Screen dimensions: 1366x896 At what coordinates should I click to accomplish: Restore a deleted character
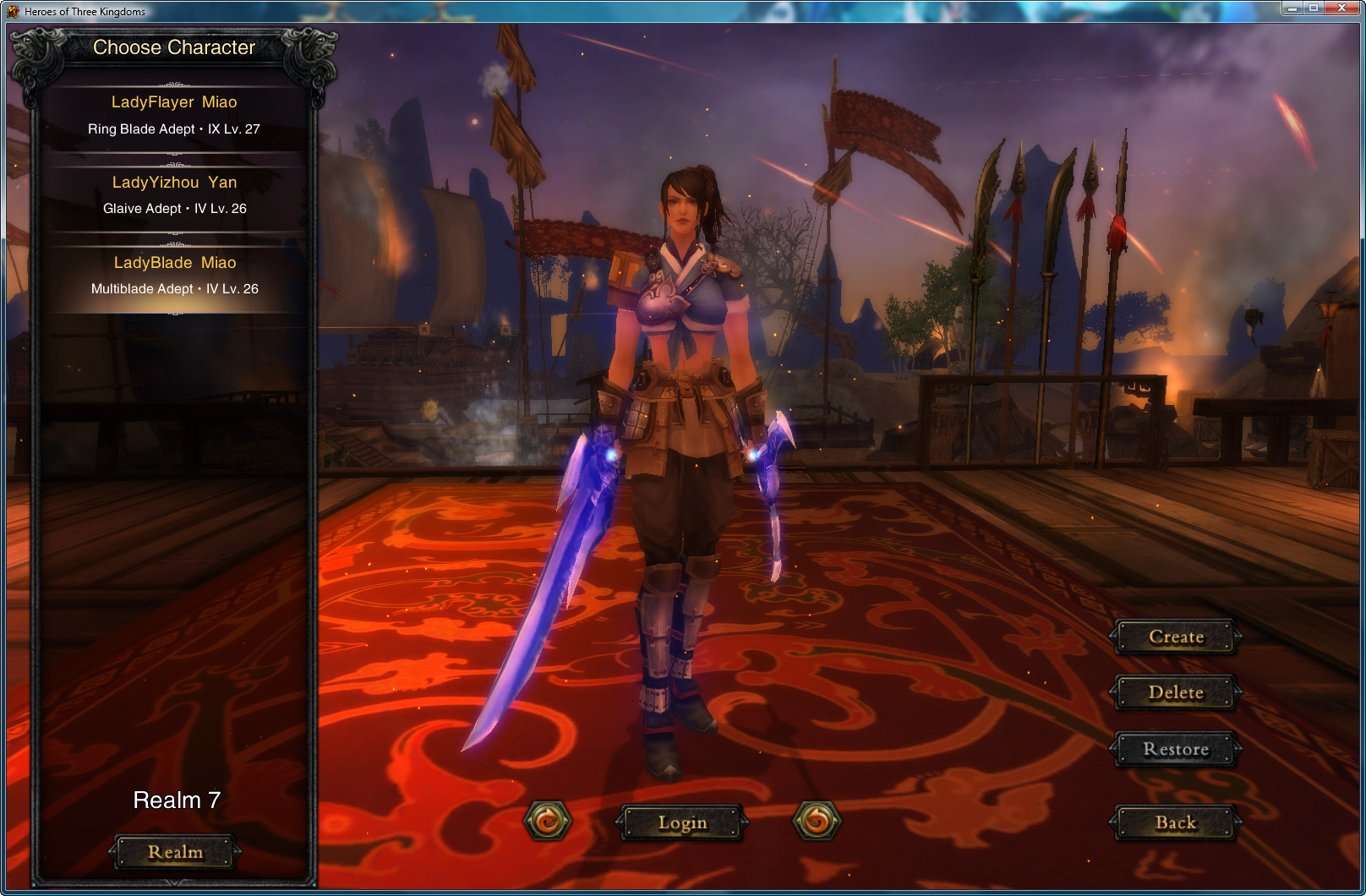1176,749
